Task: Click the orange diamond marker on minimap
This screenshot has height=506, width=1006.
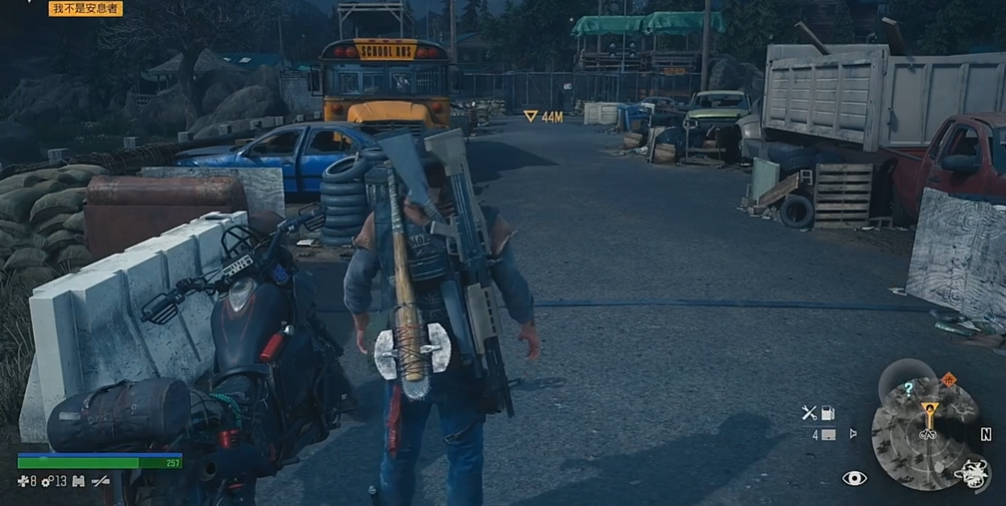Action: pos(948,380)
